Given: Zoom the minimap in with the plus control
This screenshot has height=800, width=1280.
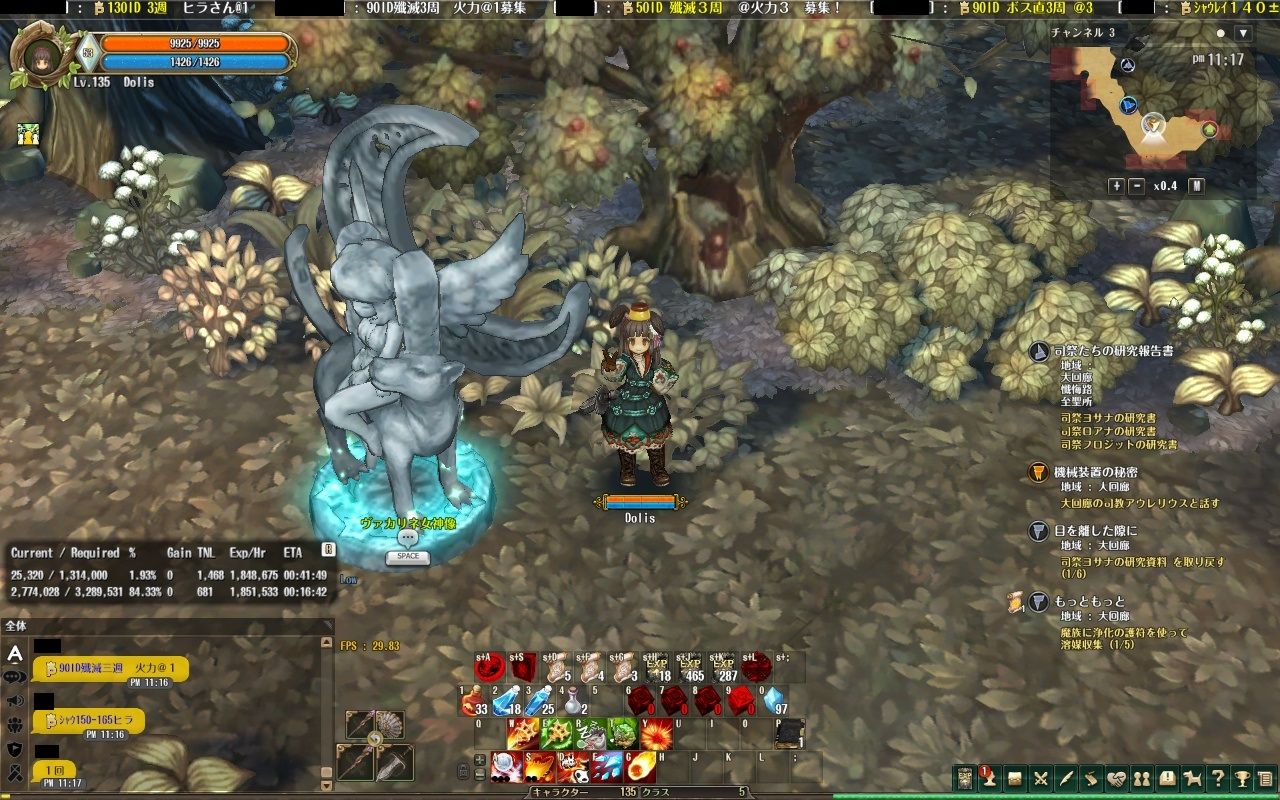Looking at the screenshot, I should tap(1115, 185).
